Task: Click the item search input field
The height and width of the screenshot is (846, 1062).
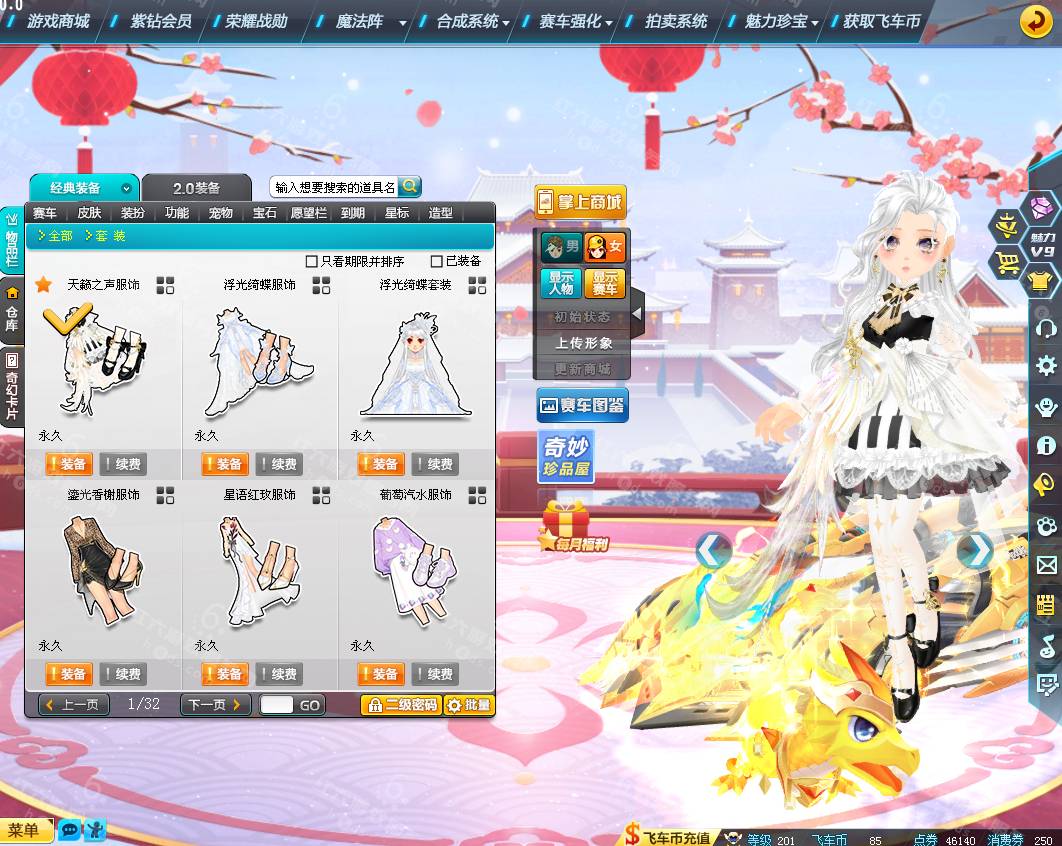Action: (335, 187)
